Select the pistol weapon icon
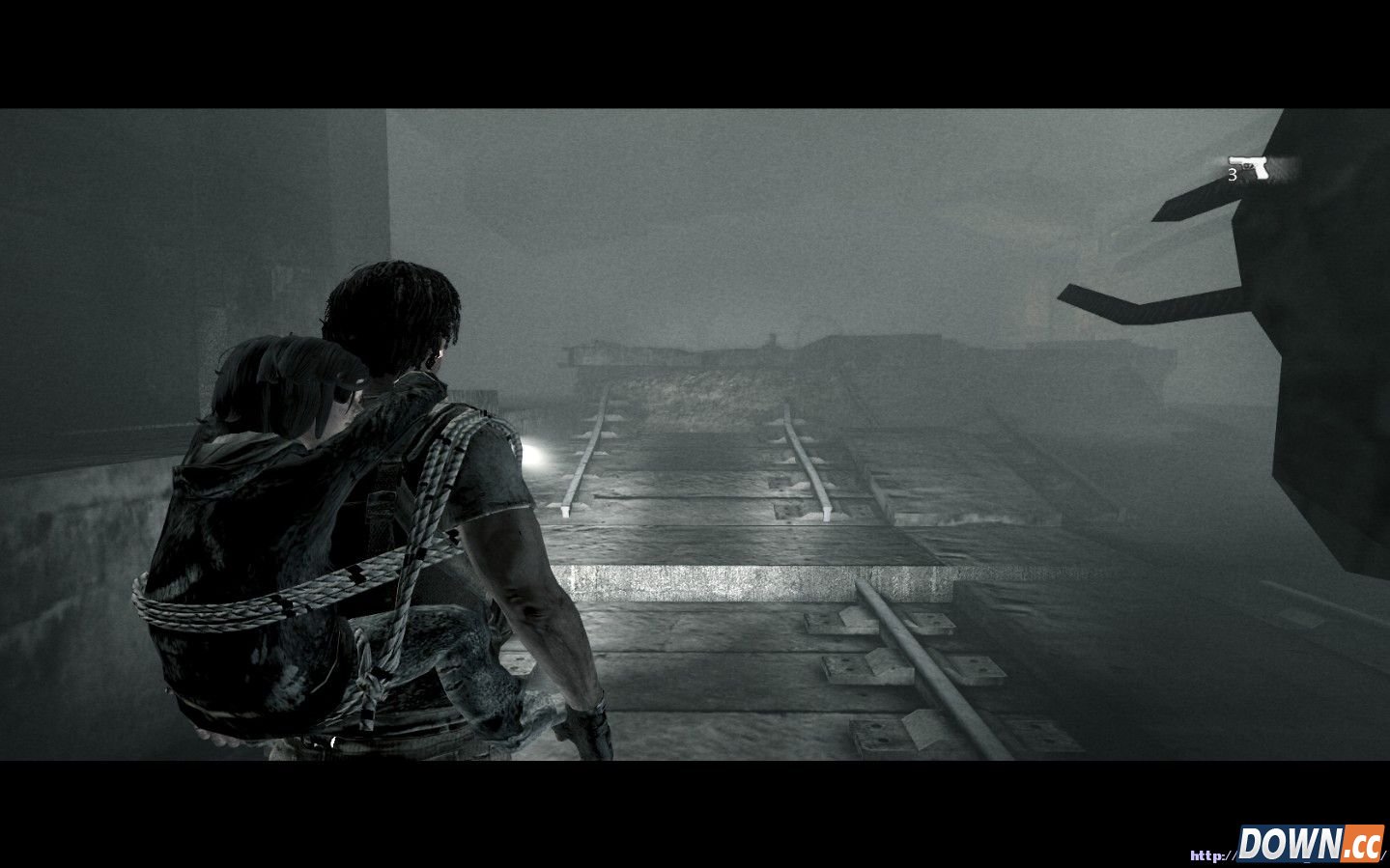1390x868 pixels. coord(1248,165)
